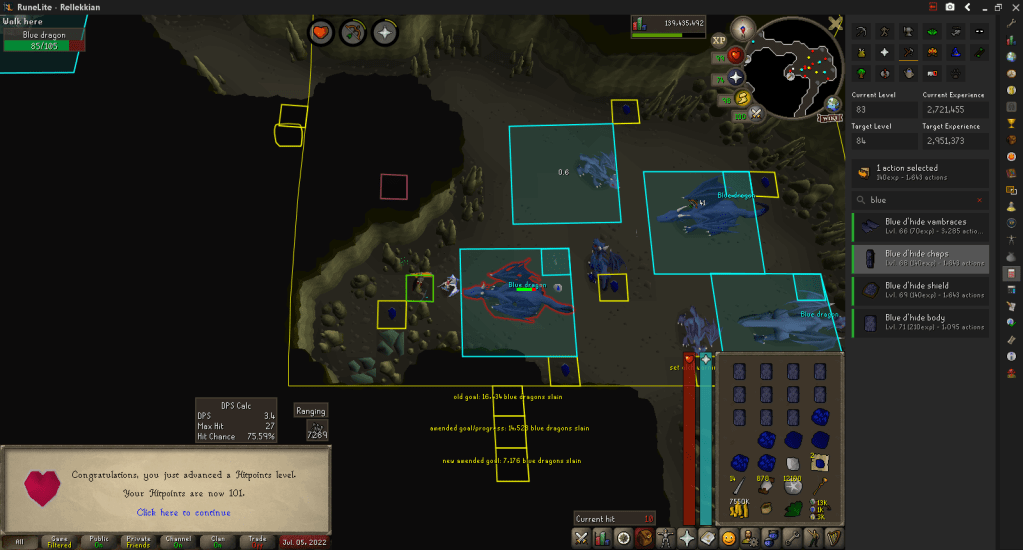This screenshot has height=550, width=1023.
Task: Select the Blue d'hide vambraces row
Action: click(x=920, y=229)
